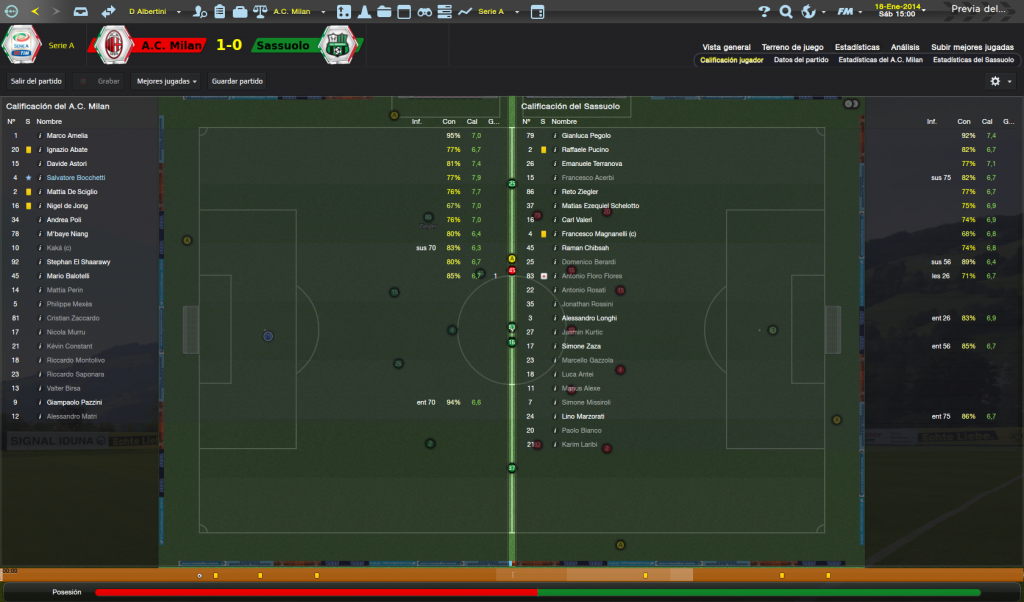View Estadísticas del Sassuolo
Screen dimensions: 1024x602
(x=973, y=60)
